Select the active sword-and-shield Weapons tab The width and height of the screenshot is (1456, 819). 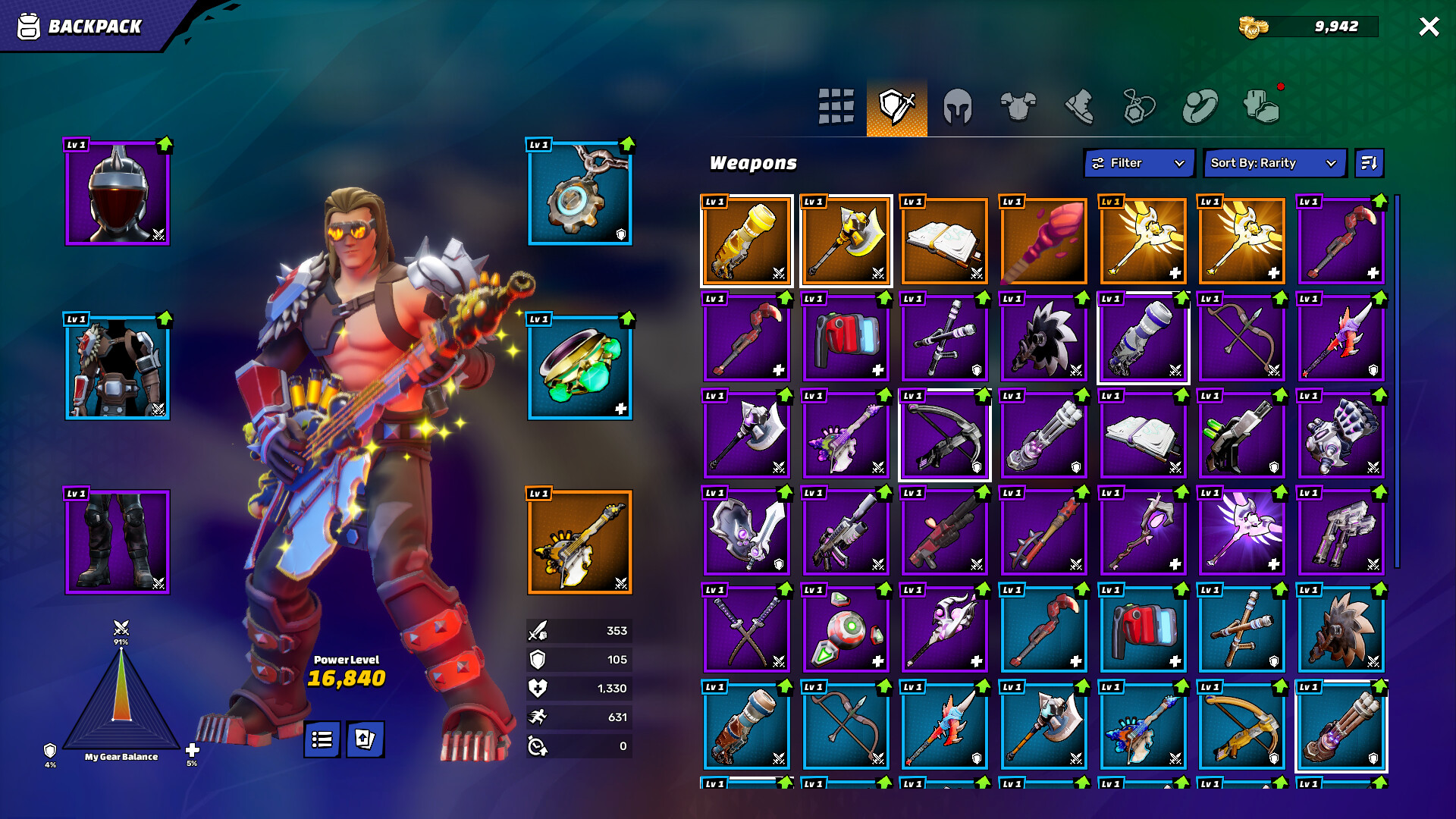(896, 105)
